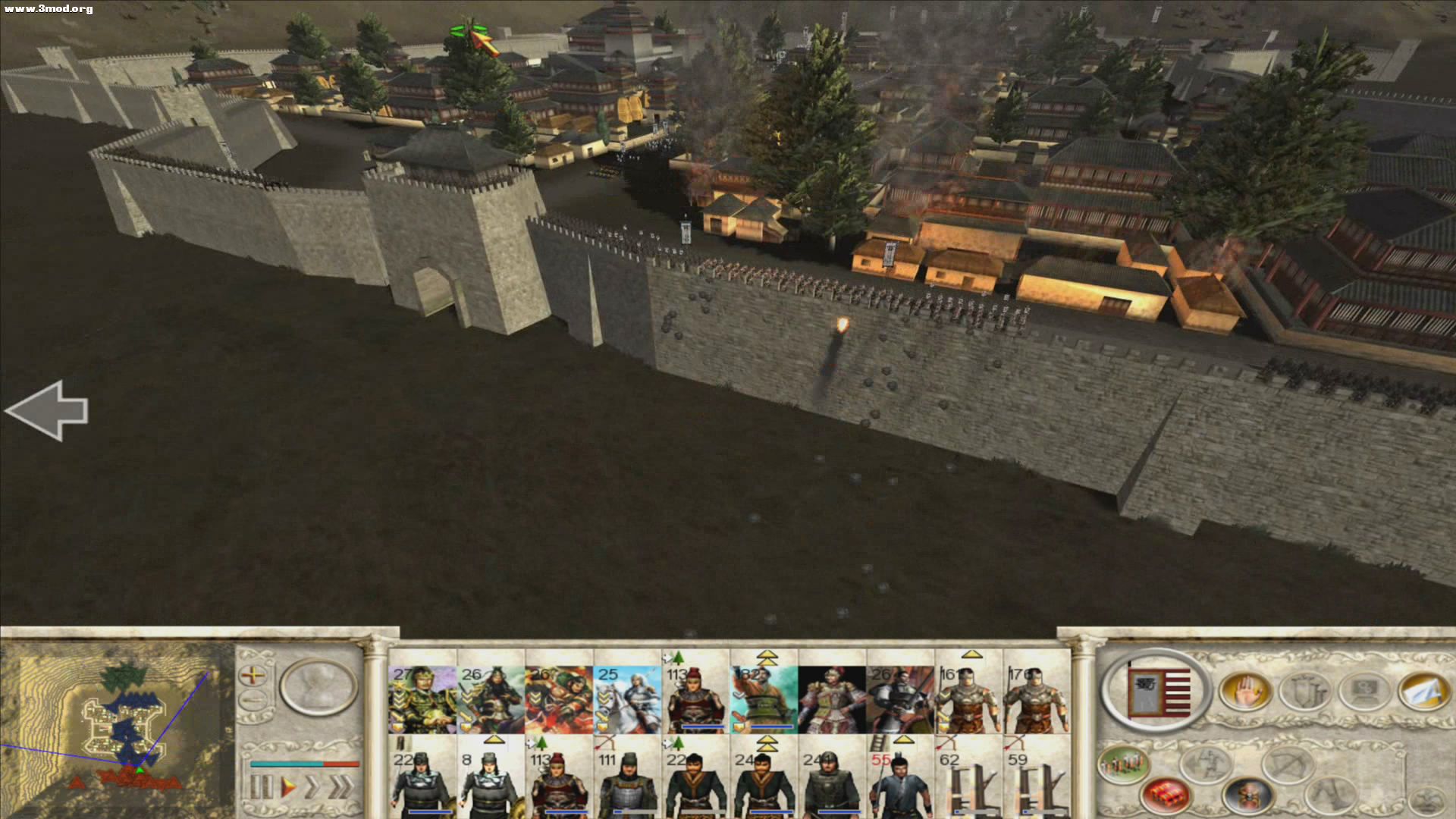The height and width of the screenshot is (819, 1456).
Task: Activate fastest speed double chevron
Action: click(339, 786)
